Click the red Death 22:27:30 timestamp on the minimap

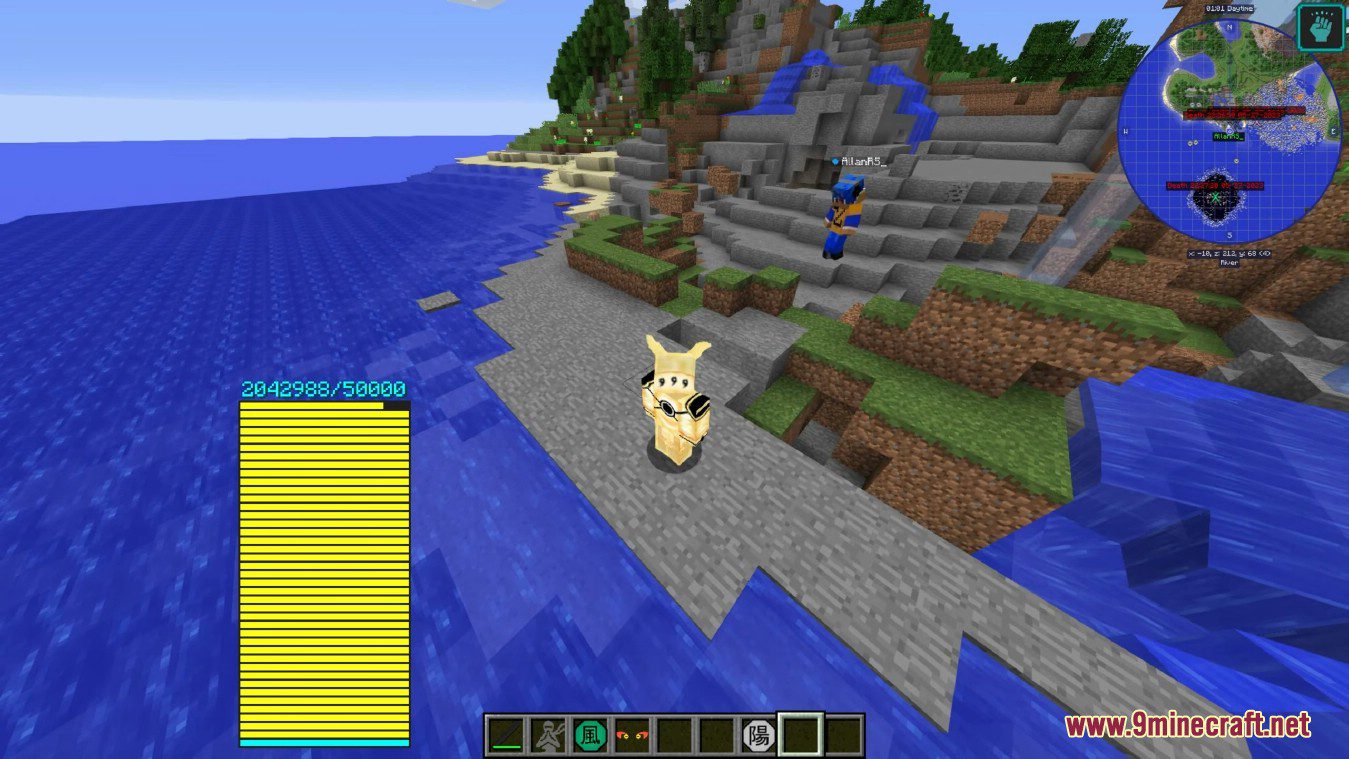(x=1214, y=184)
